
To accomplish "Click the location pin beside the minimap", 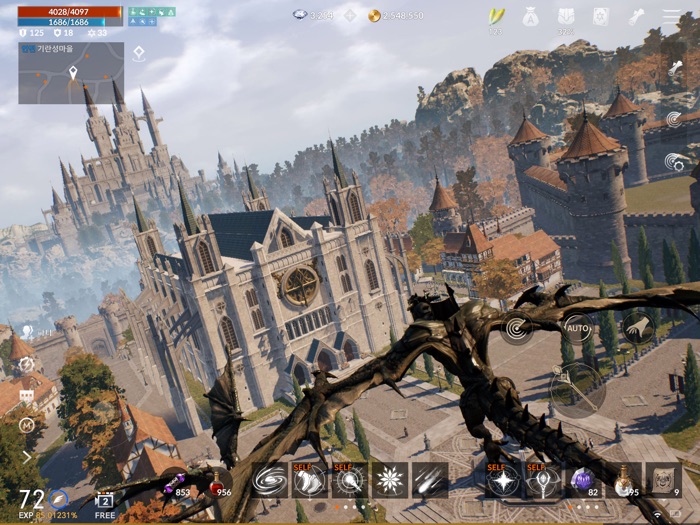I will (139, 53).
